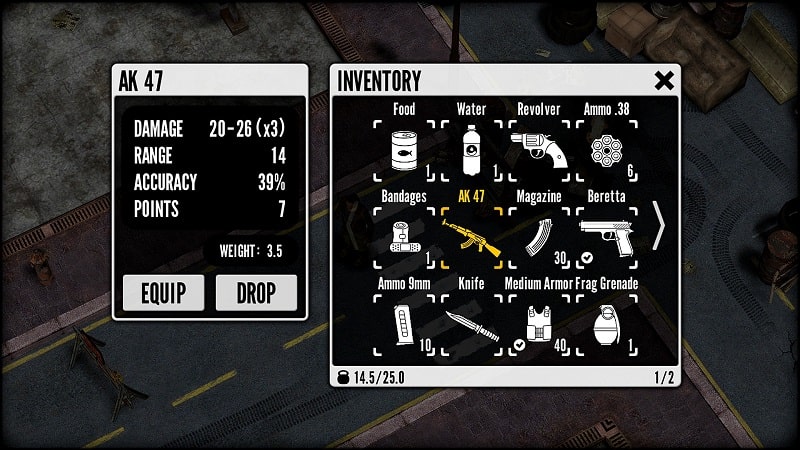The width and height of the screenshot is (800, 450).
Task: Select the Bandages item
Action: (x=404, y=238)
